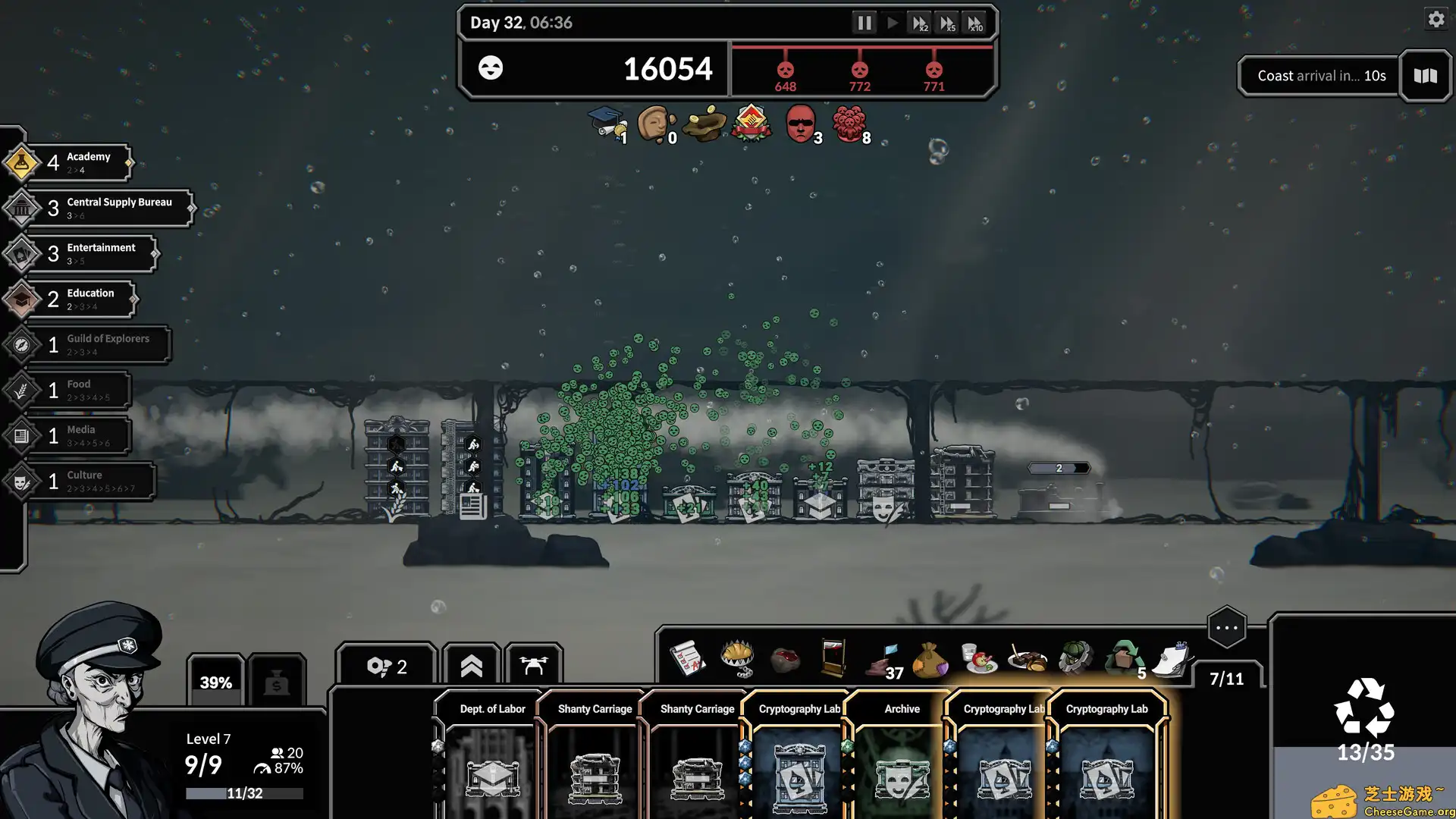Image resolution: width=1456 pixels, height=819 pixels.
Task: Open the hexagonal ellipsis menu above the inventory
Action: [x=1226, y=627]
